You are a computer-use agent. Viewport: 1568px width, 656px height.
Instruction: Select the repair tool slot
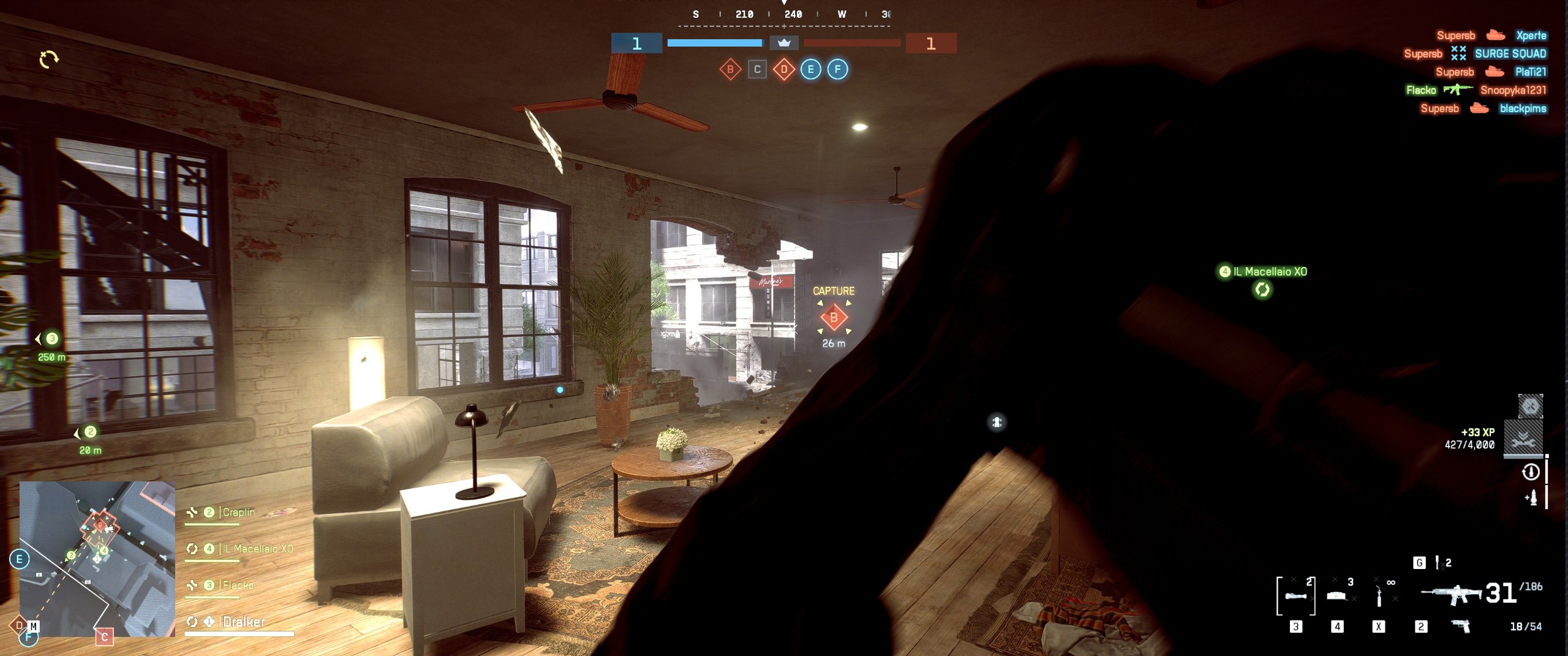tap(1379, 595)
